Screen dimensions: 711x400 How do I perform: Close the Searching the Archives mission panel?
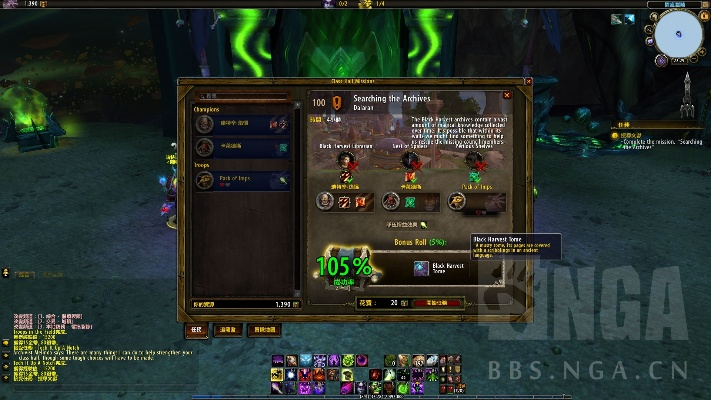507,96
